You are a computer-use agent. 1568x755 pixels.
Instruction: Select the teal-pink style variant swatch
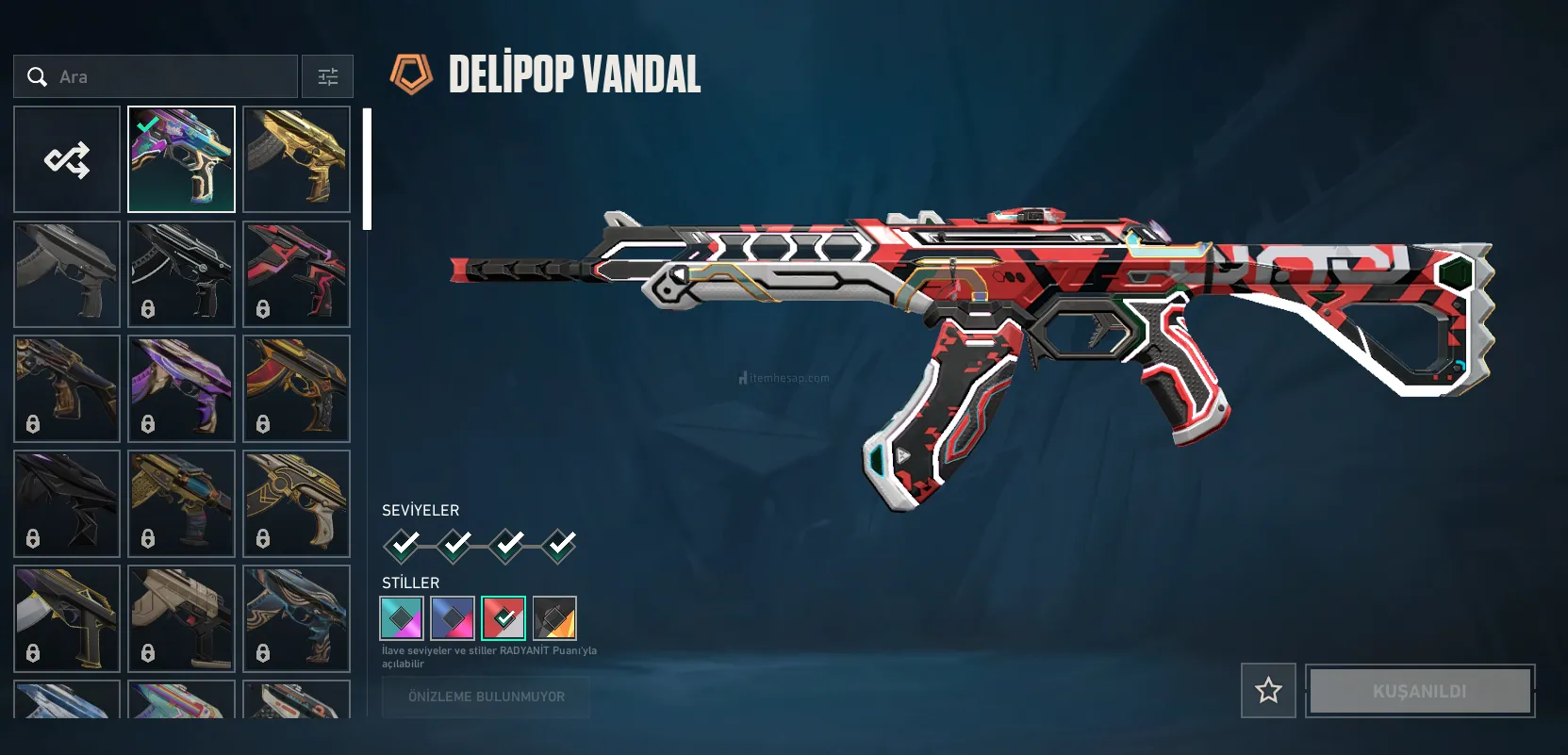[402, 618]
